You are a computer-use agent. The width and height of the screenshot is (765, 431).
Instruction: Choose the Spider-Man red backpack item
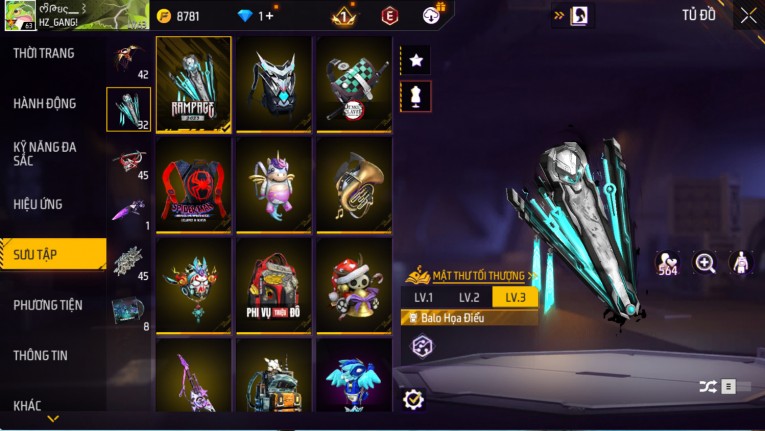pos(194,184)
